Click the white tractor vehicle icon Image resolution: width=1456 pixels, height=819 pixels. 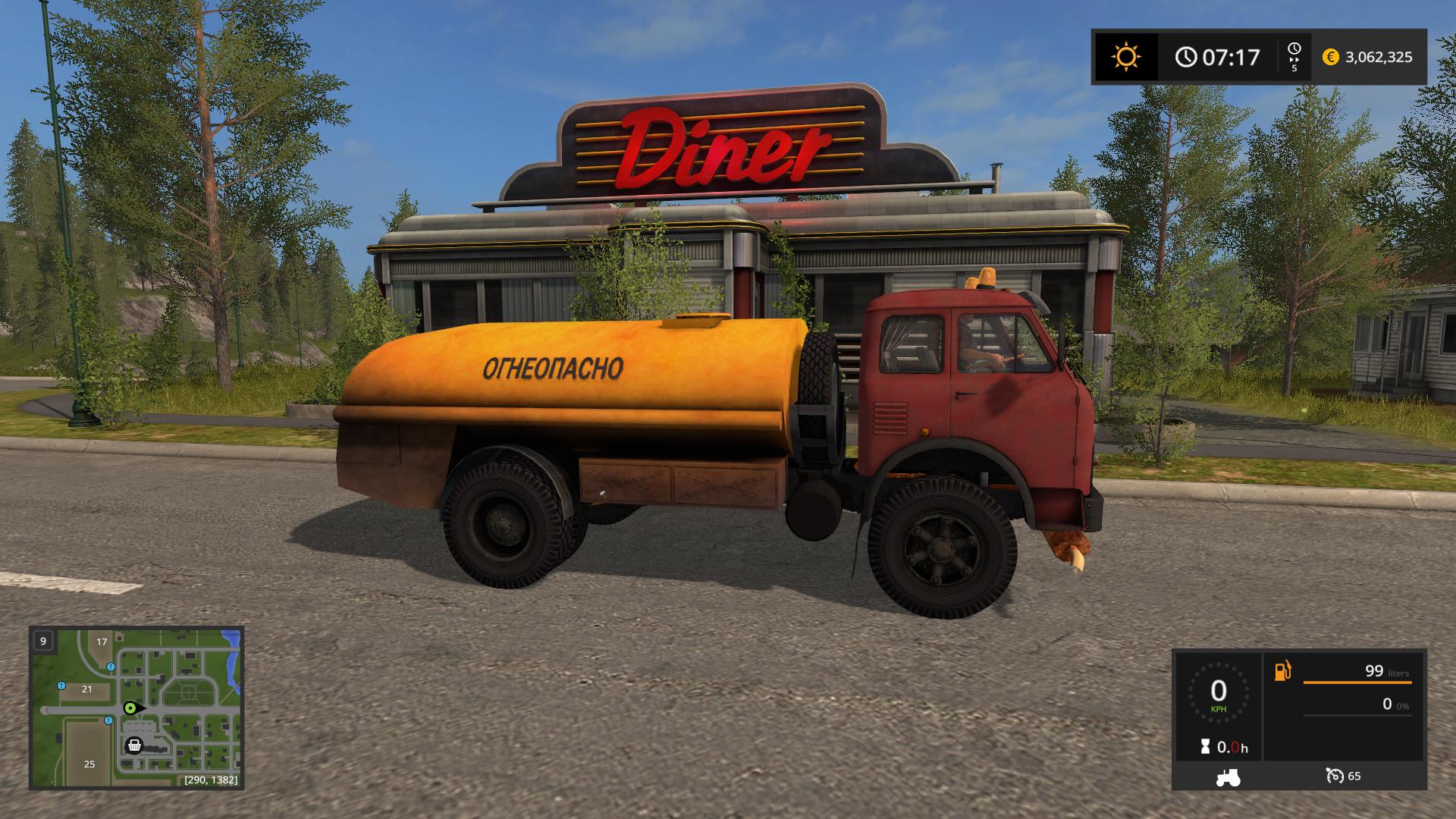1227,777
